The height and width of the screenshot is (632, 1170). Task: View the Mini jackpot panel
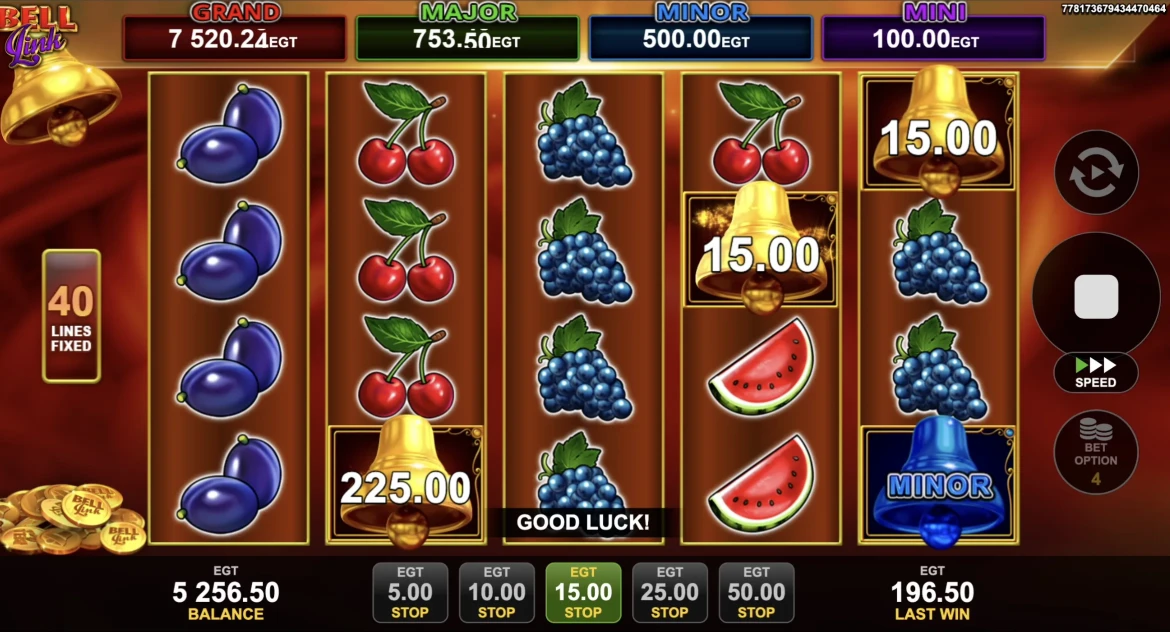coord(933,37)
